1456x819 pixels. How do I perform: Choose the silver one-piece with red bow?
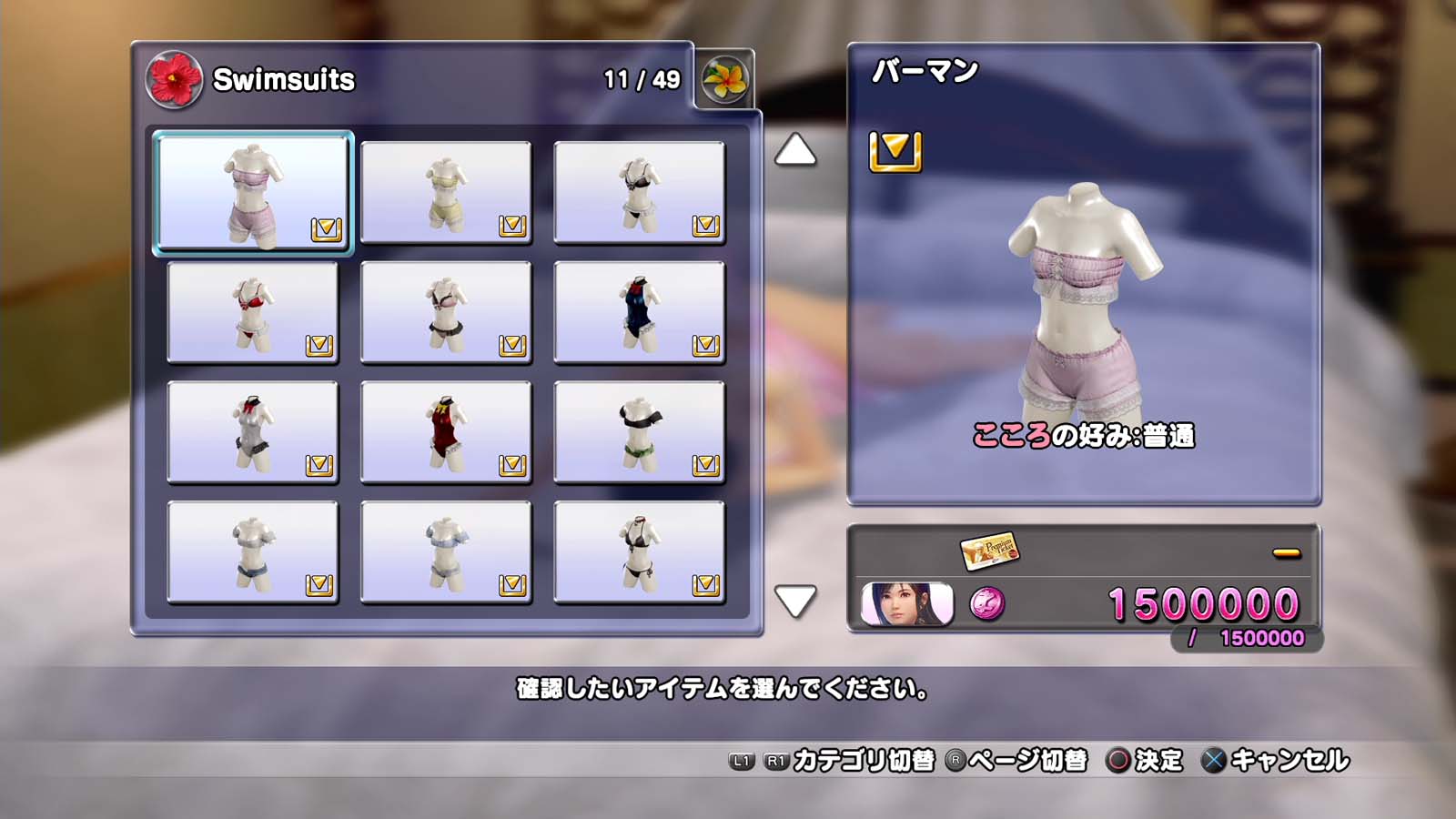tap(253, 432)
